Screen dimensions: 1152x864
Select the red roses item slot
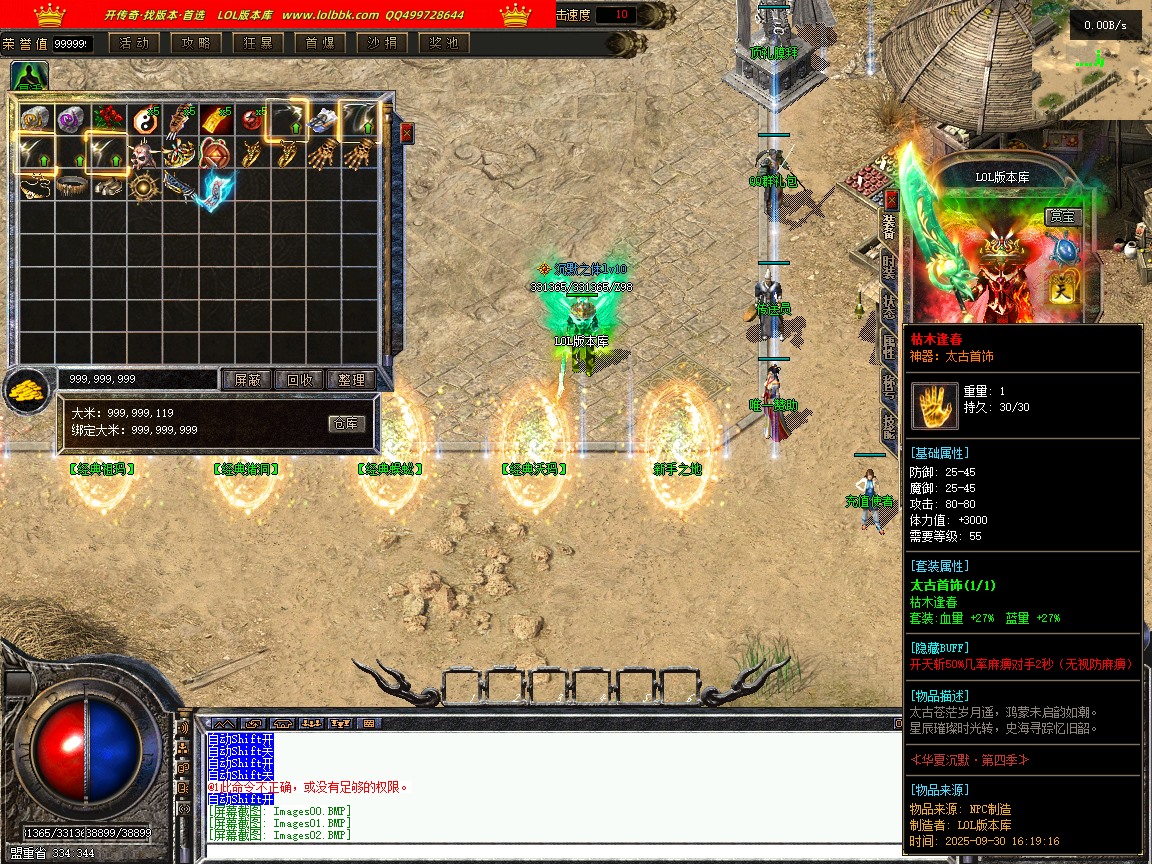tap(109, 120)
